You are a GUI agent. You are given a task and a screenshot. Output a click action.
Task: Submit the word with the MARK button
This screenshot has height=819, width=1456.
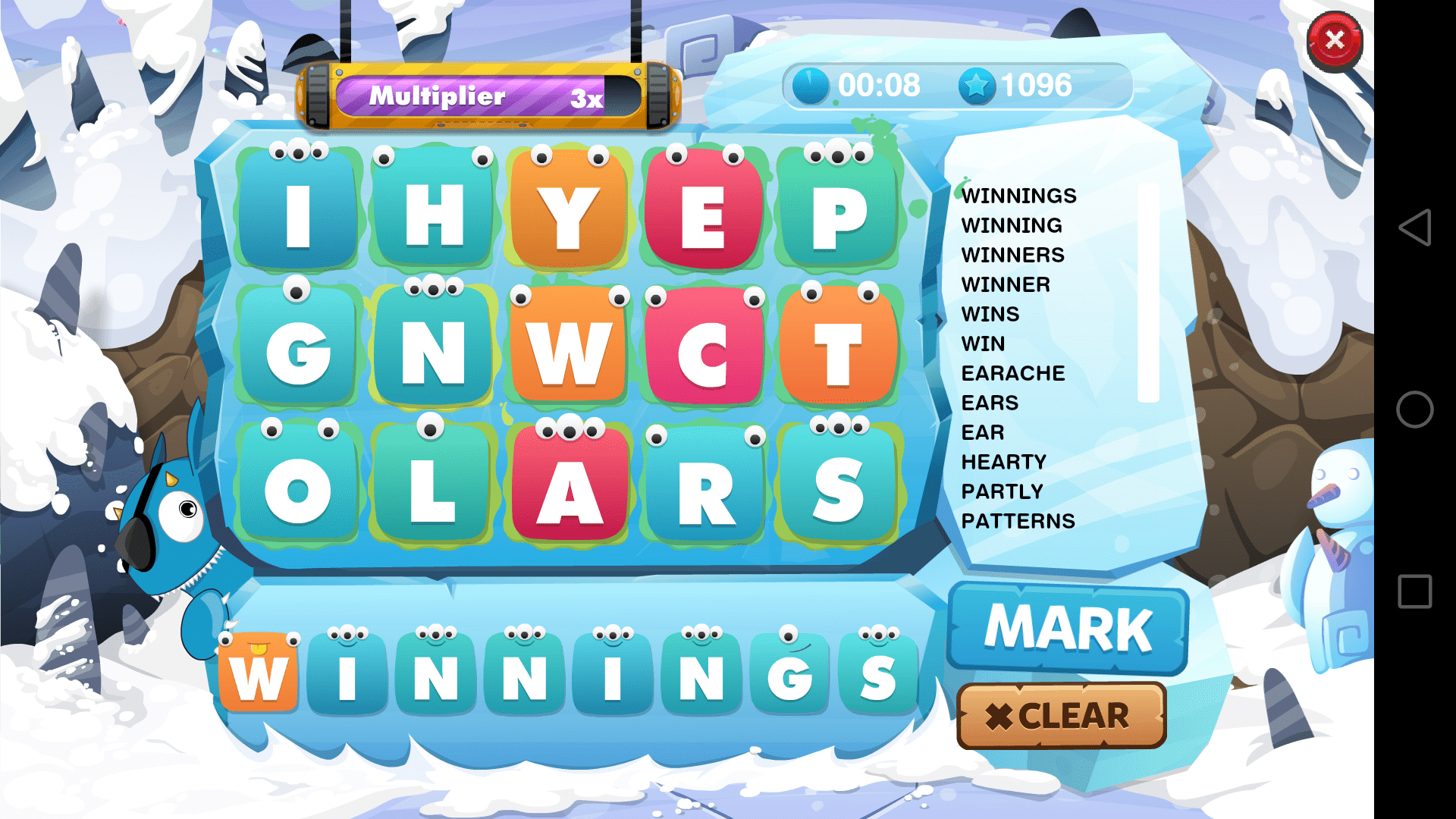(x=1068, y=628)
